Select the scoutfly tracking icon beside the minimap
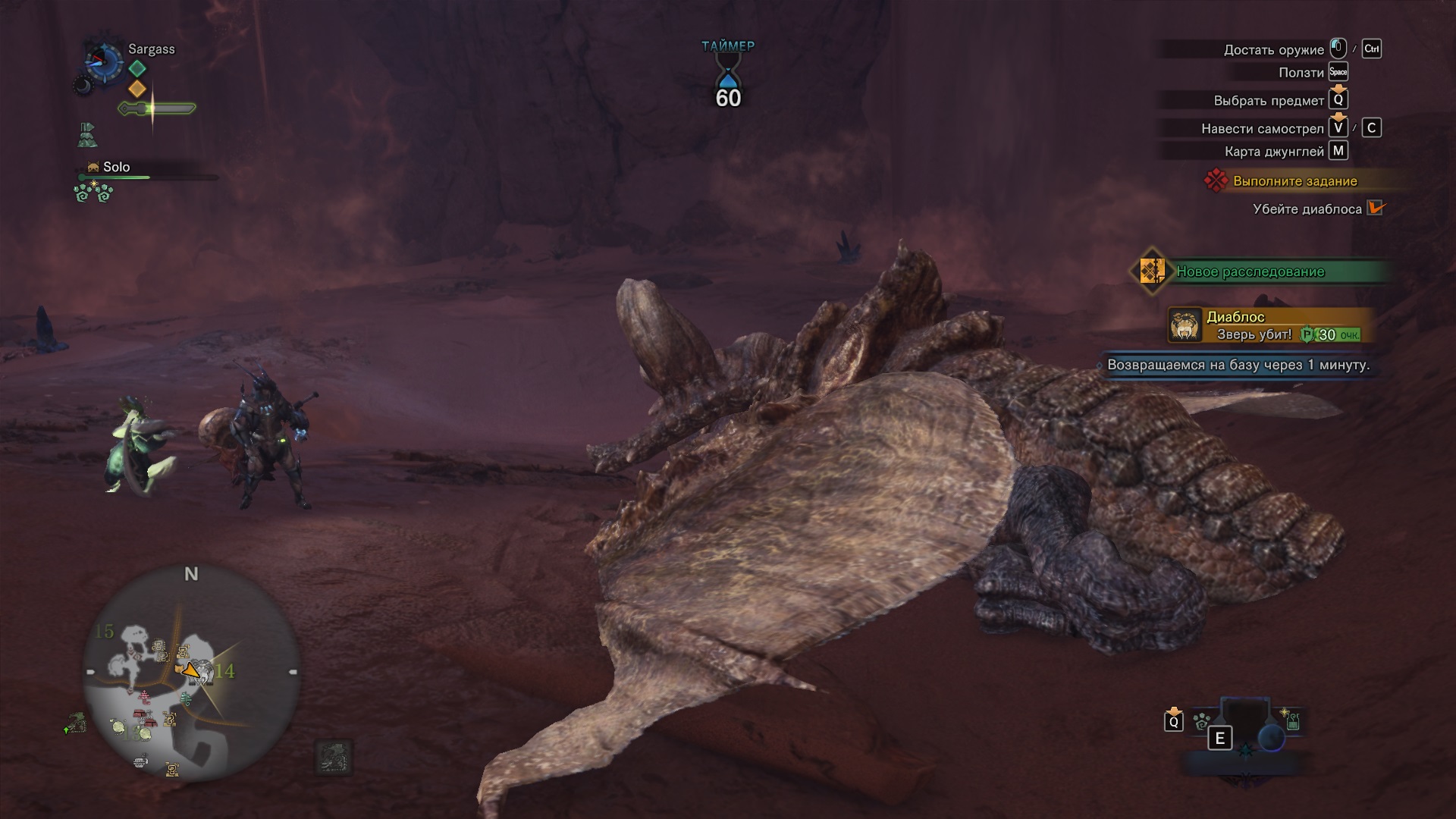1456x819 pixels. (76, 724)
